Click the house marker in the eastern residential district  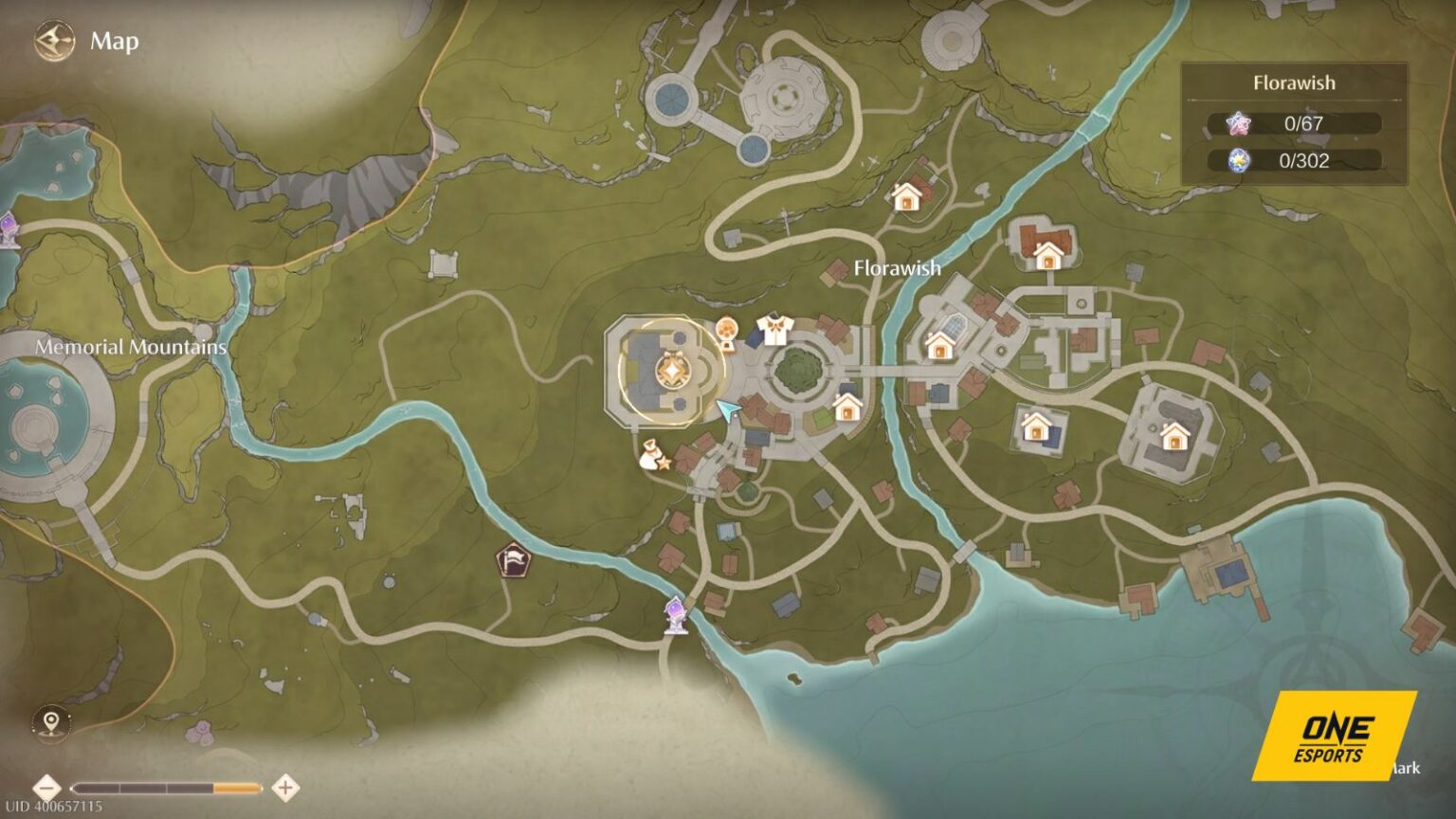(x=1036, y=428)
